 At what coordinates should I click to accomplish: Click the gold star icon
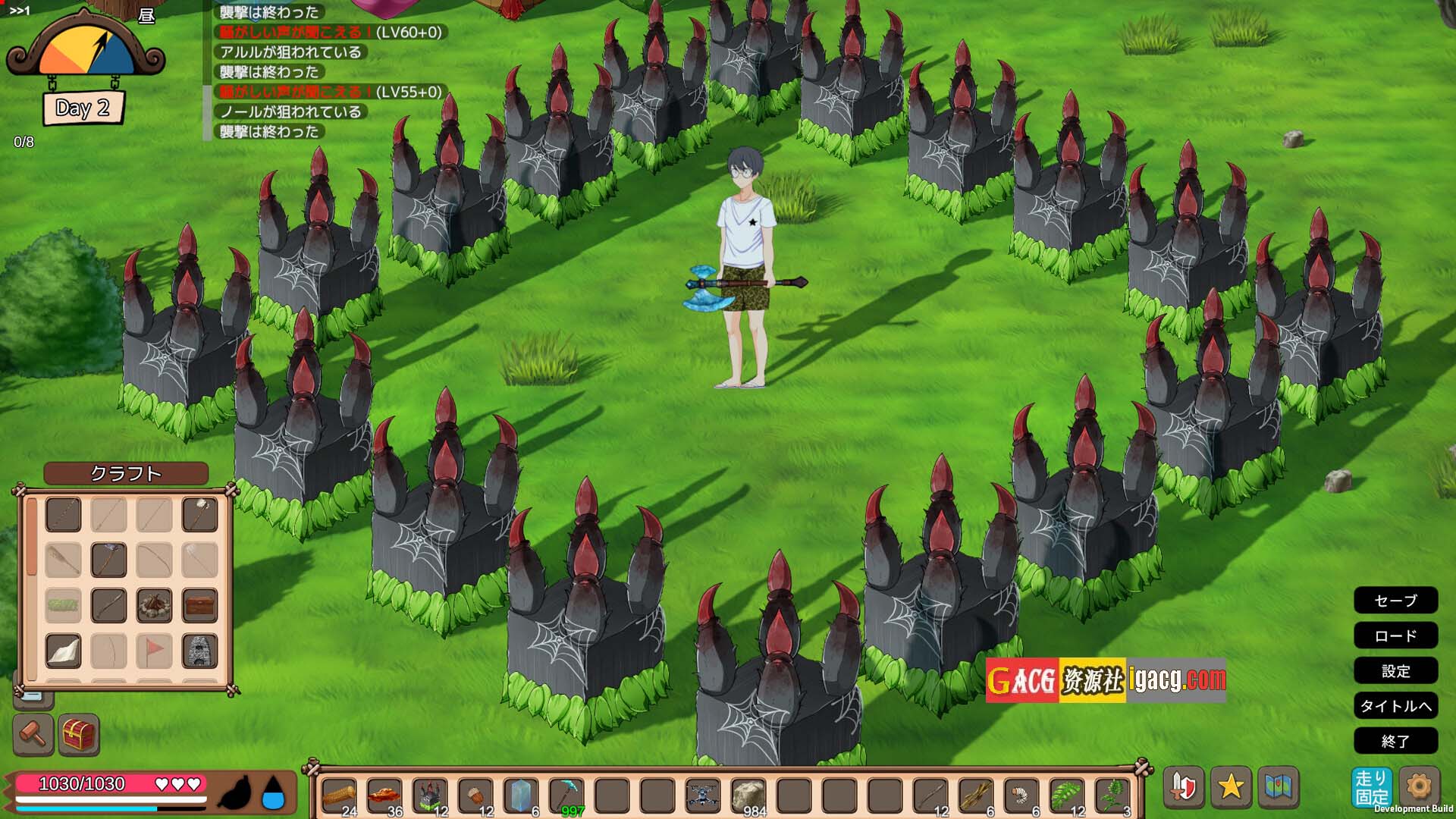pyautogui.click(x=1230, y=786)
